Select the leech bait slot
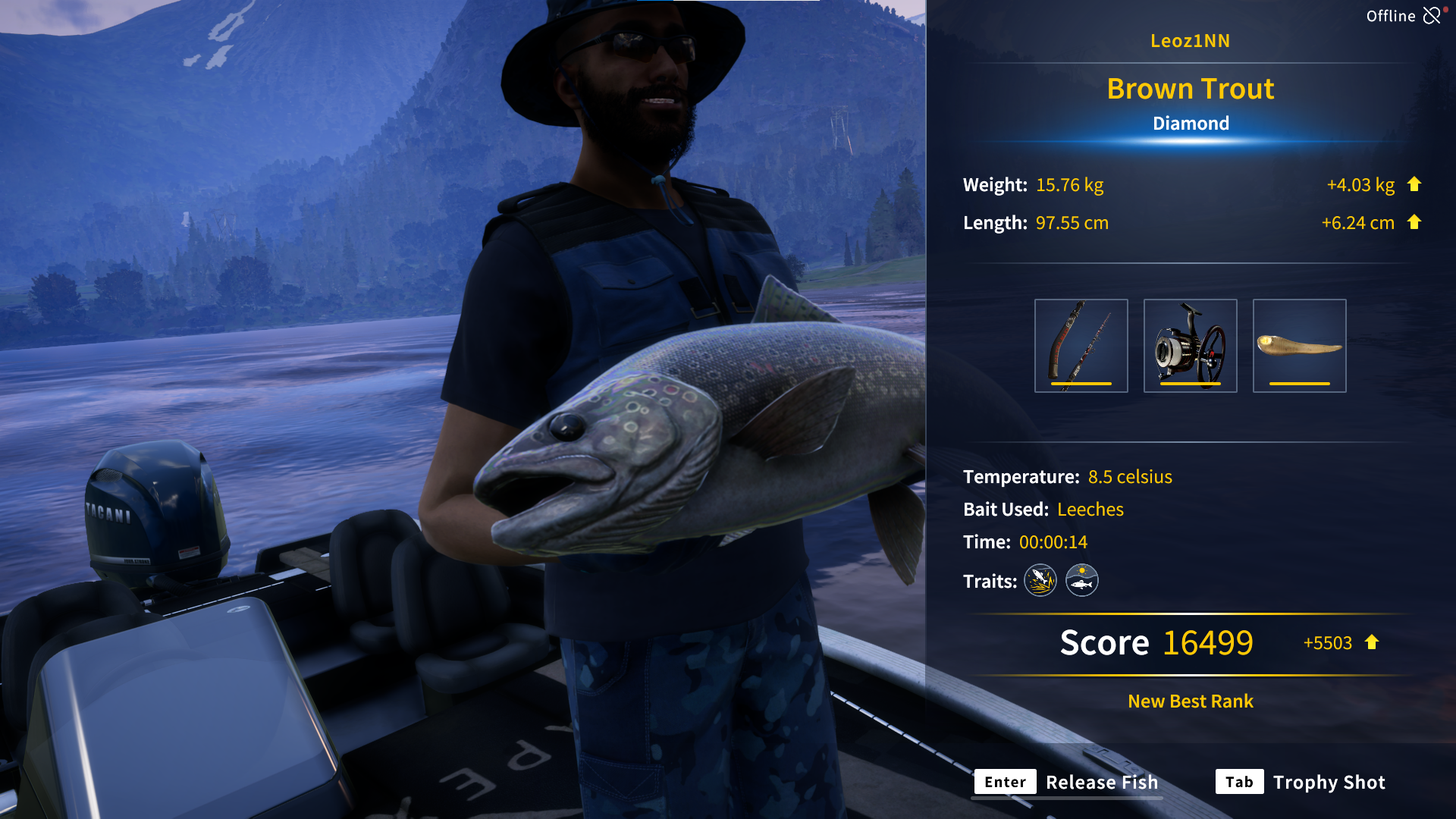 pos(1299,346)
